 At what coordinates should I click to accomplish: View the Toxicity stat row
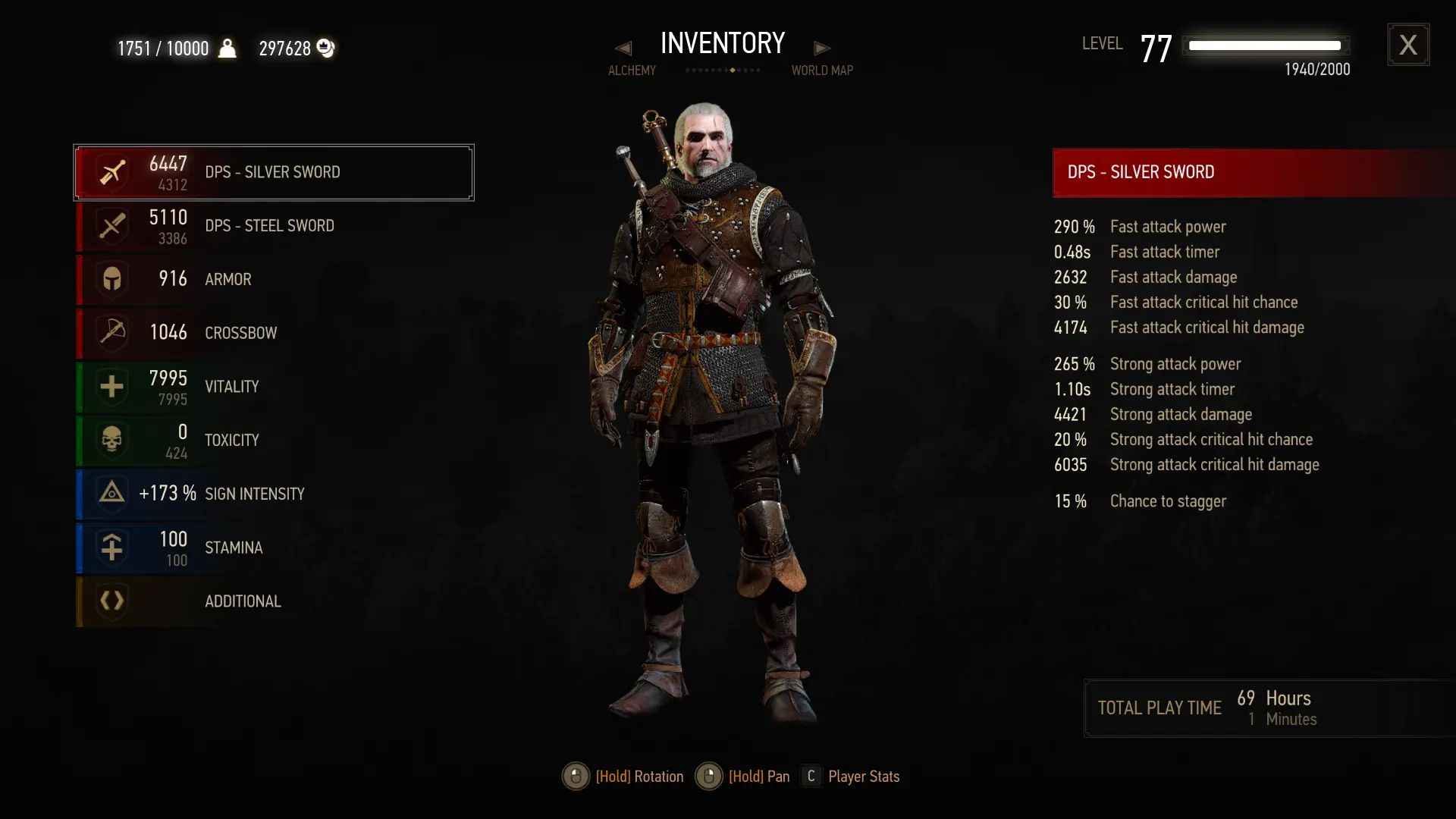pos(273,441)
